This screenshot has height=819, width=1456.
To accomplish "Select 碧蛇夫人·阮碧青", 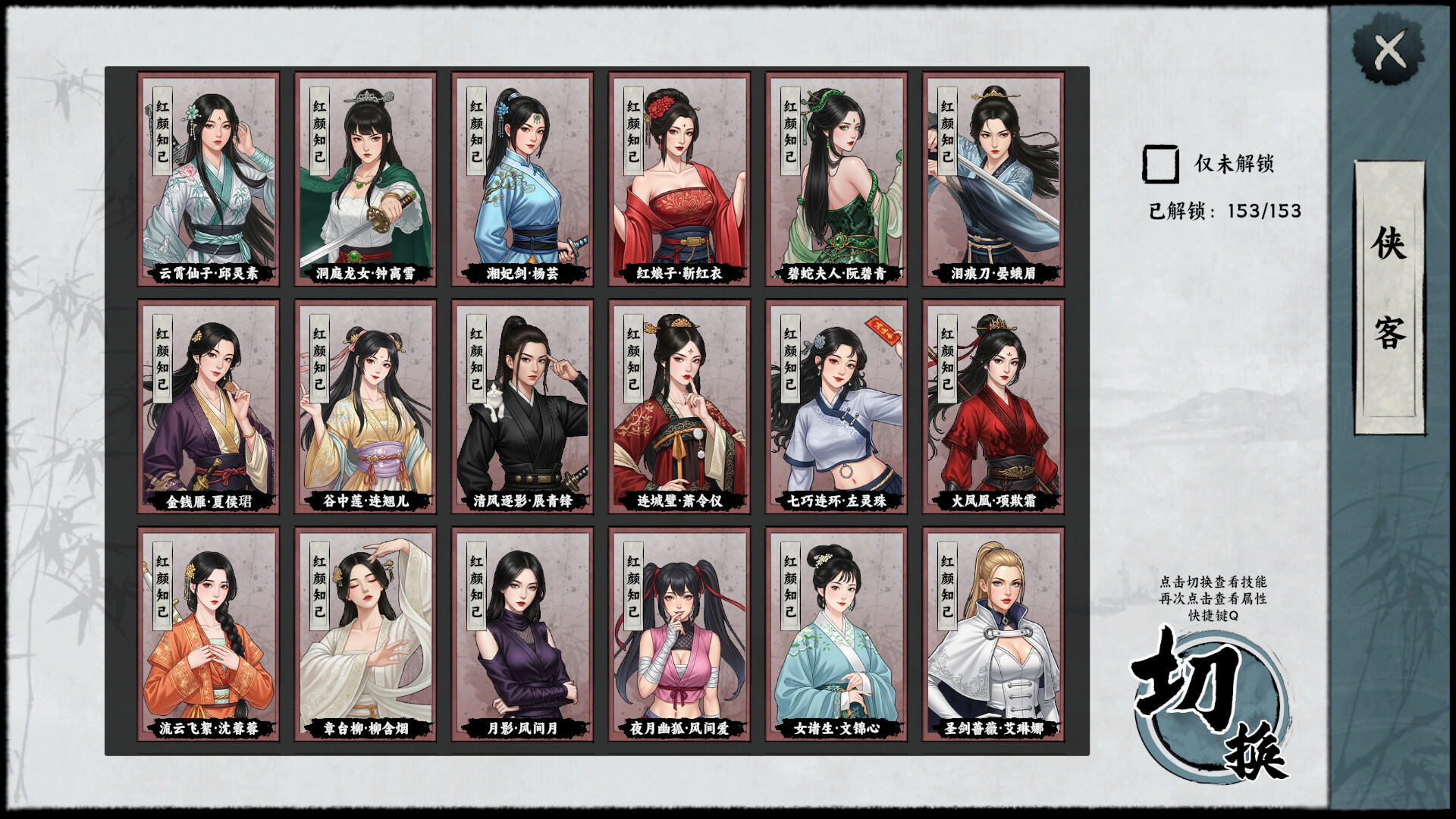I will [x=836, y=178].
